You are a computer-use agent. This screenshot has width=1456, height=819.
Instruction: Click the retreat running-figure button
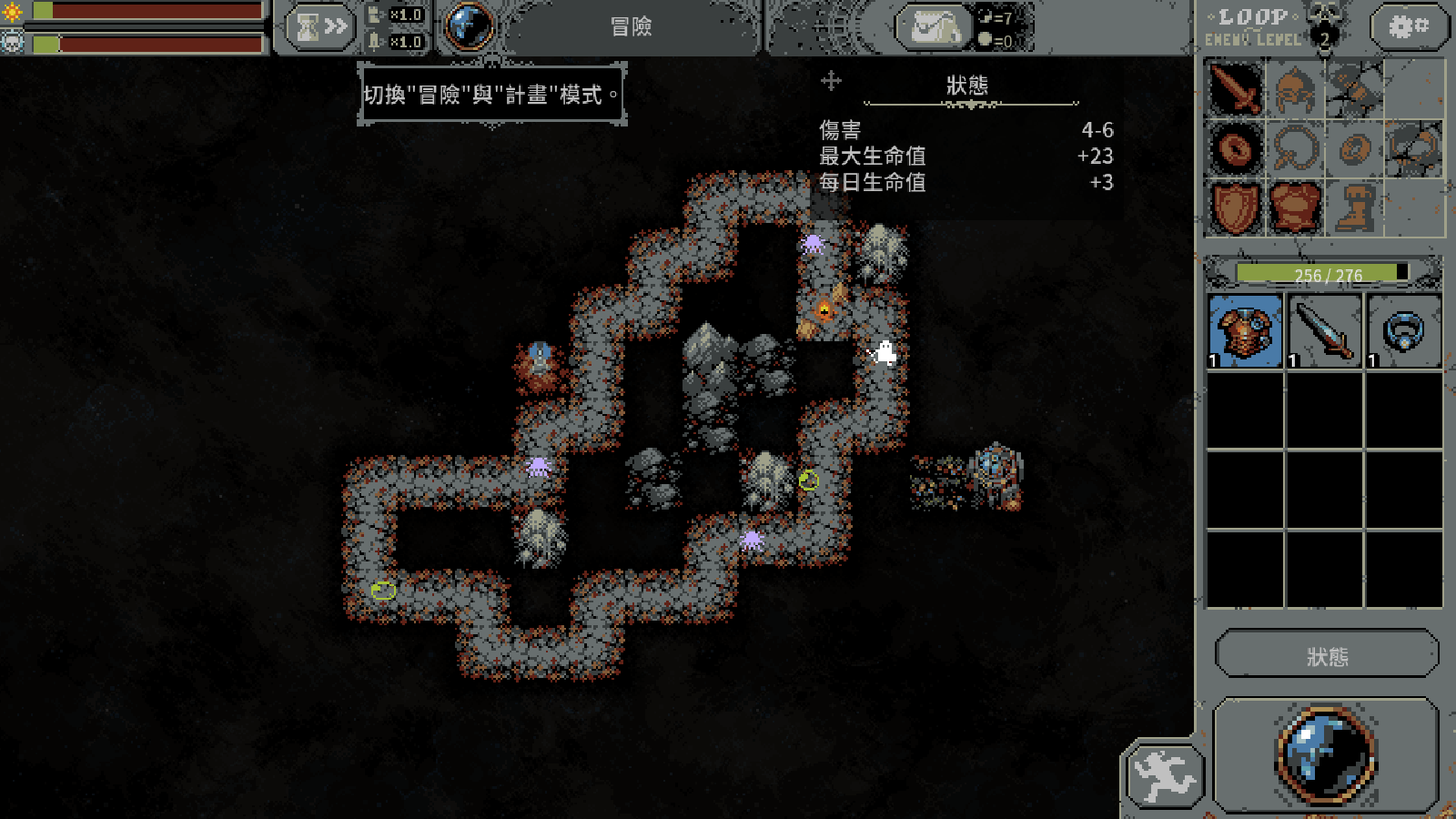[x=1165, y=776]
